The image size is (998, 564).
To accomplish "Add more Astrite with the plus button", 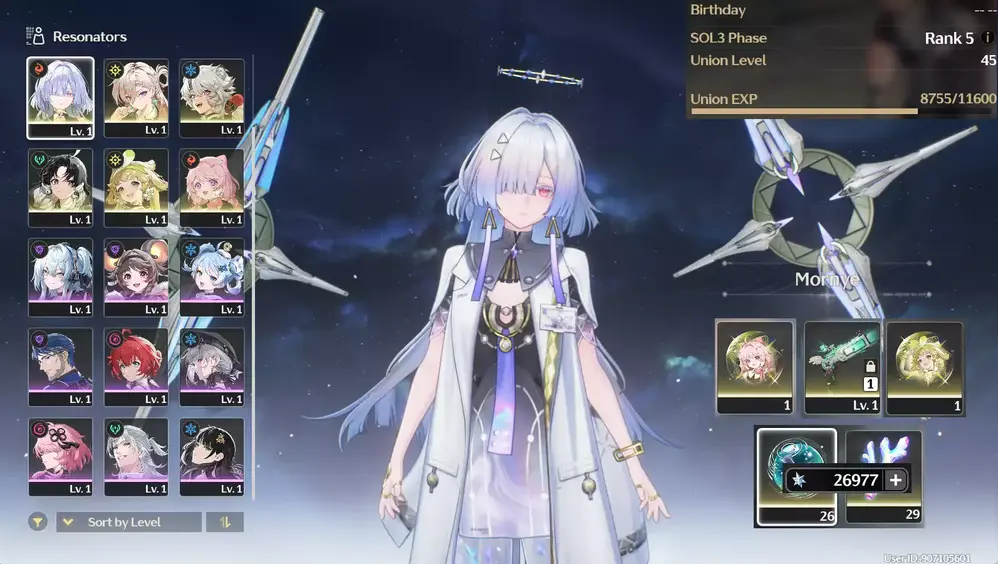I will [895, 480].
